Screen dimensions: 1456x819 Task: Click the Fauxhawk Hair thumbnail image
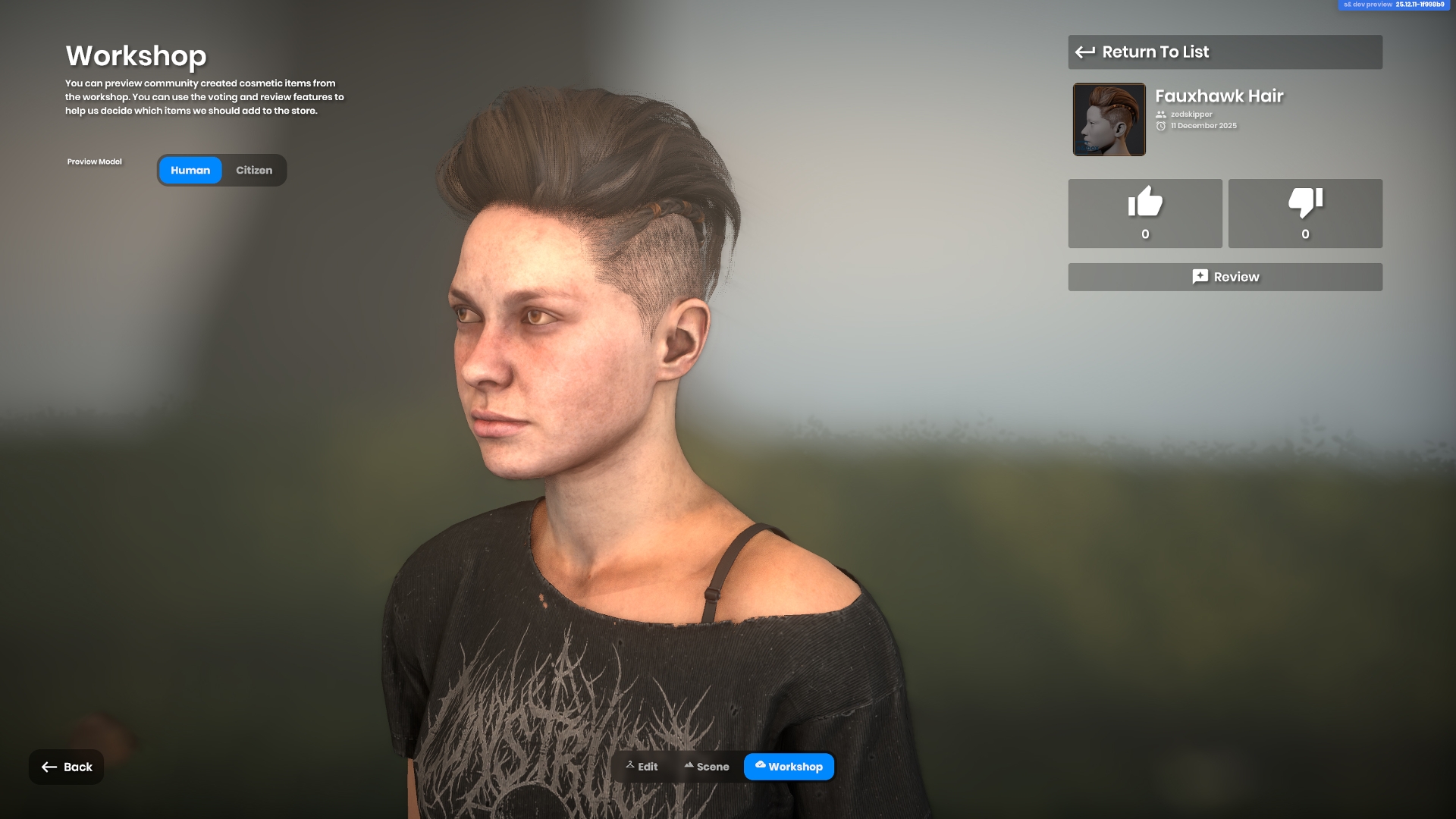pyautogui.click(x=1109, y=120)
